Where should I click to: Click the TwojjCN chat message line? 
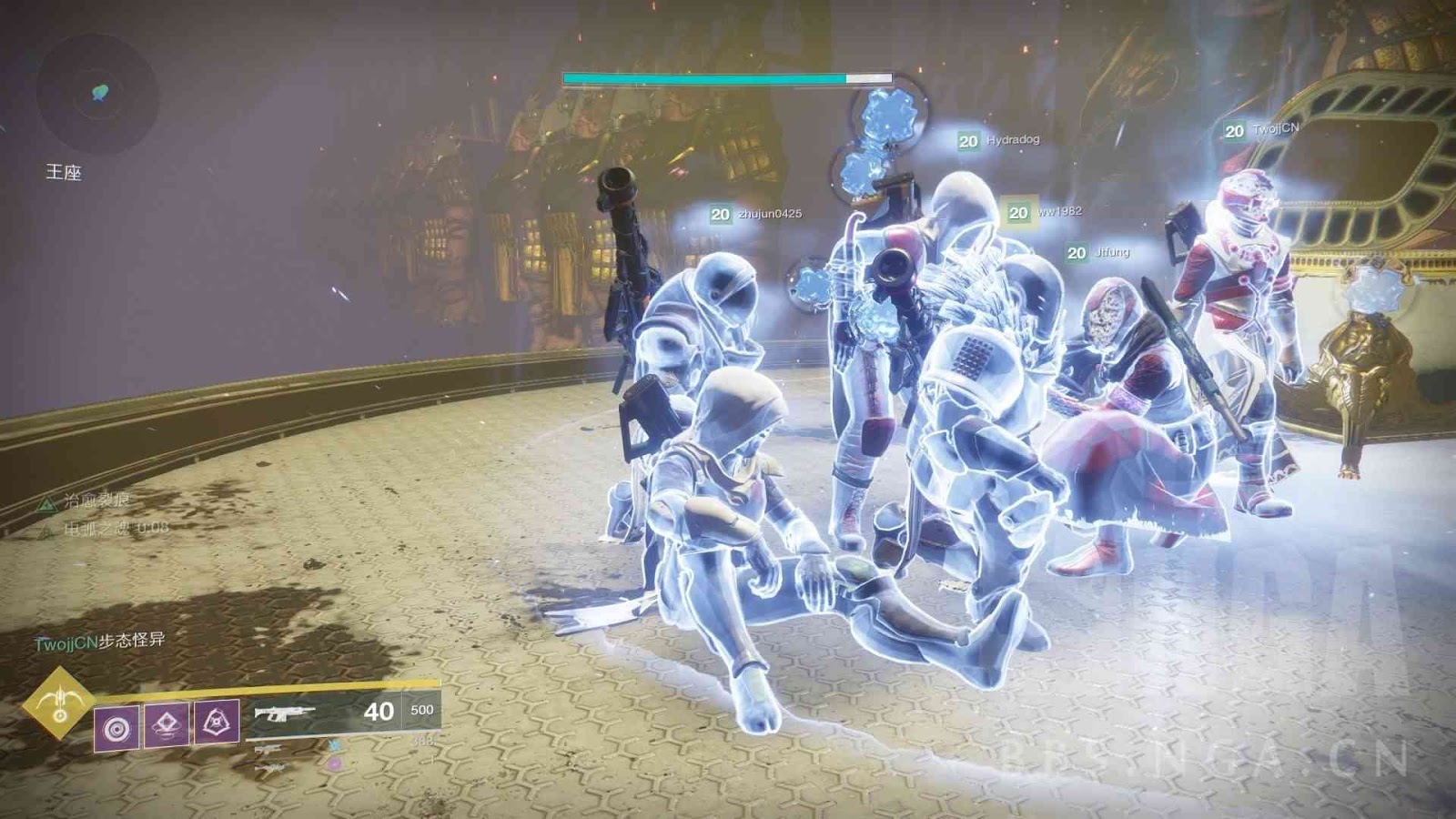[100, 641]
